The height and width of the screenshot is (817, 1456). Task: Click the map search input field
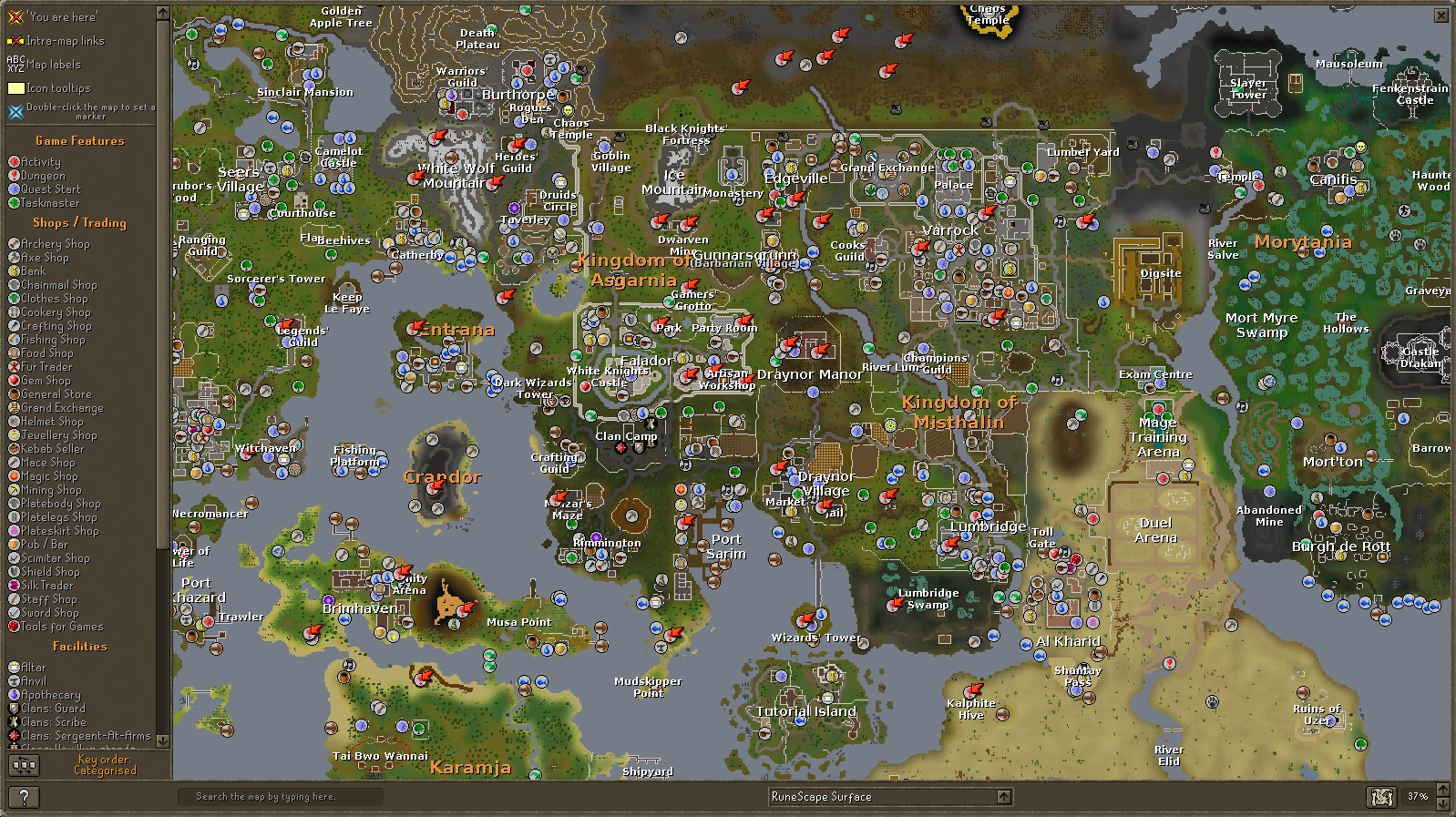pos(282,795)
